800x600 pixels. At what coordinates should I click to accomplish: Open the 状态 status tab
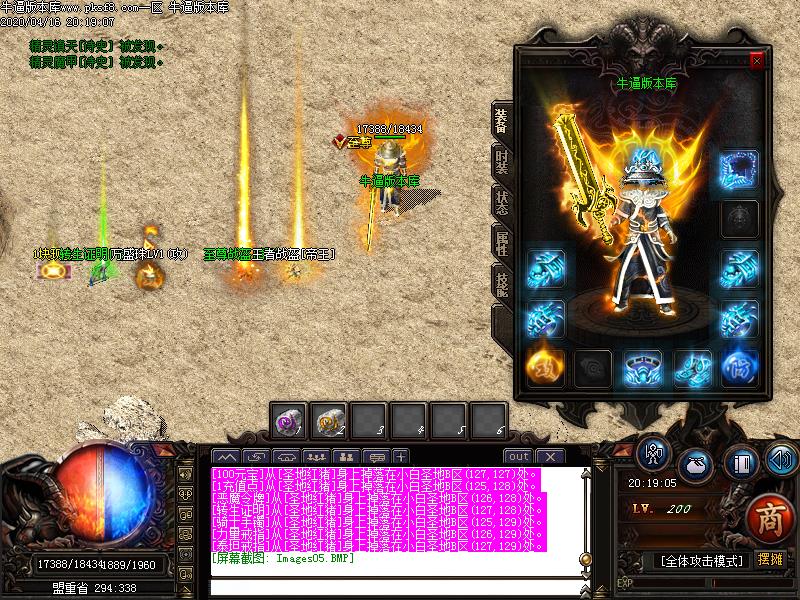click(501, 199)
